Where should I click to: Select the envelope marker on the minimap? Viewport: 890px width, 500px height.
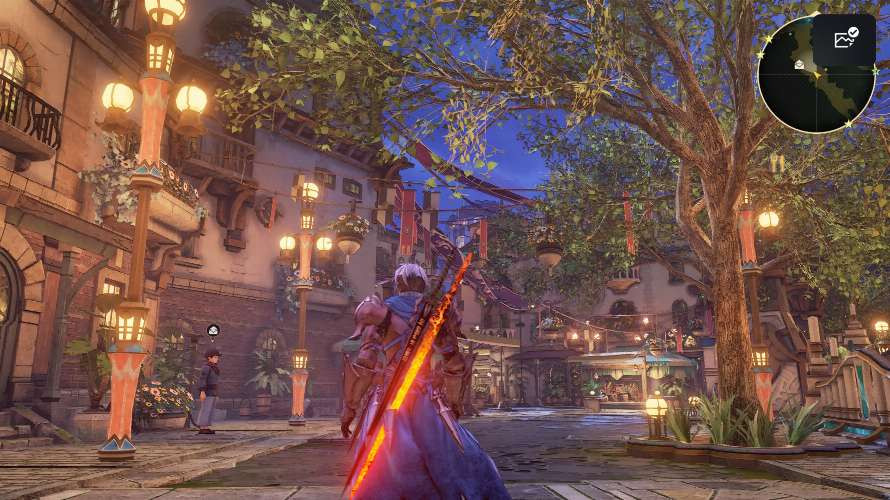click(x=800, y=64)
